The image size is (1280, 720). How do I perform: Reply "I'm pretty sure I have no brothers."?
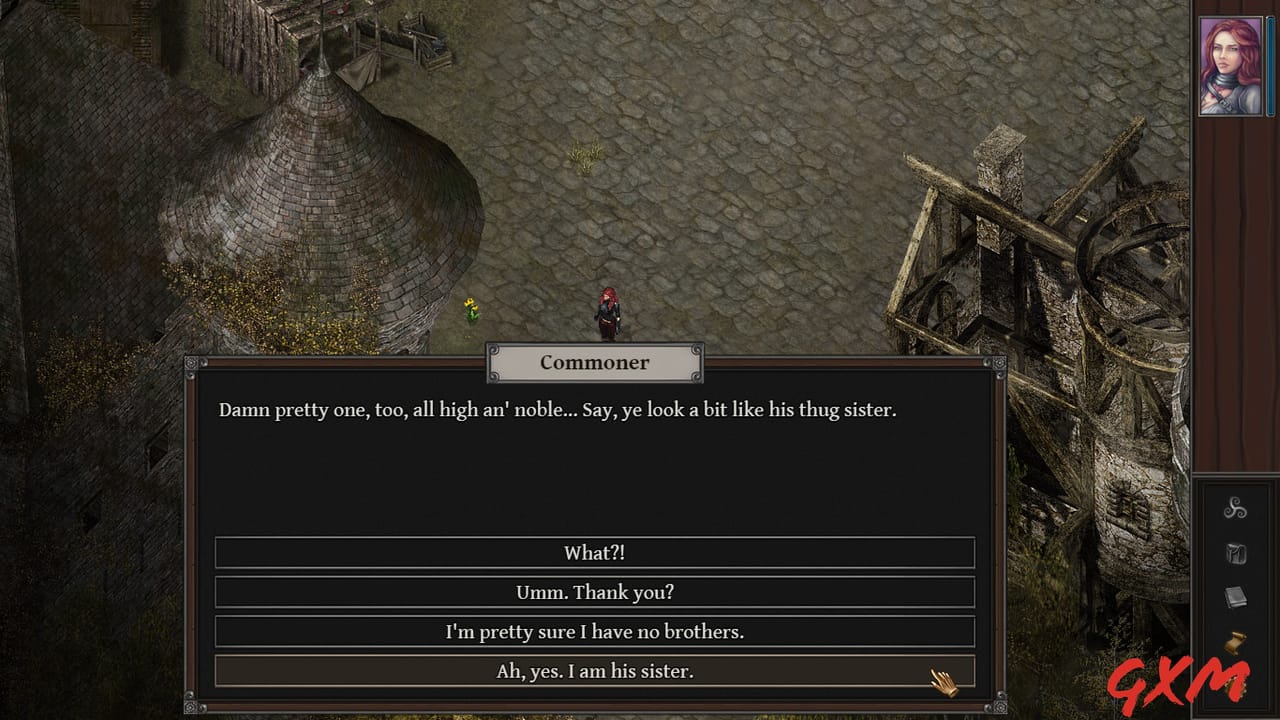coord(595,632)
